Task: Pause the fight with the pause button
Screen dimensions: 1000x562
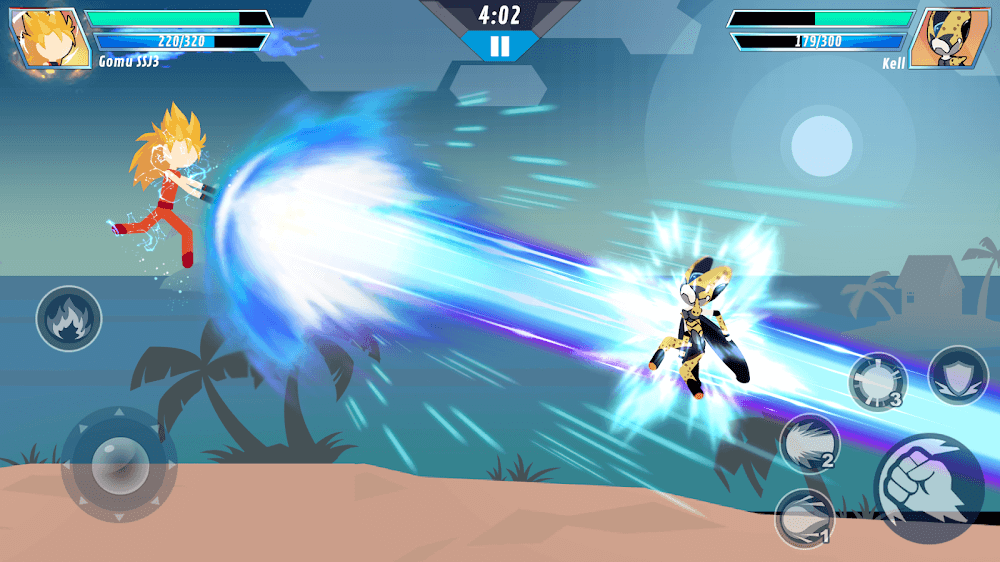Action: tap(500, 46)
